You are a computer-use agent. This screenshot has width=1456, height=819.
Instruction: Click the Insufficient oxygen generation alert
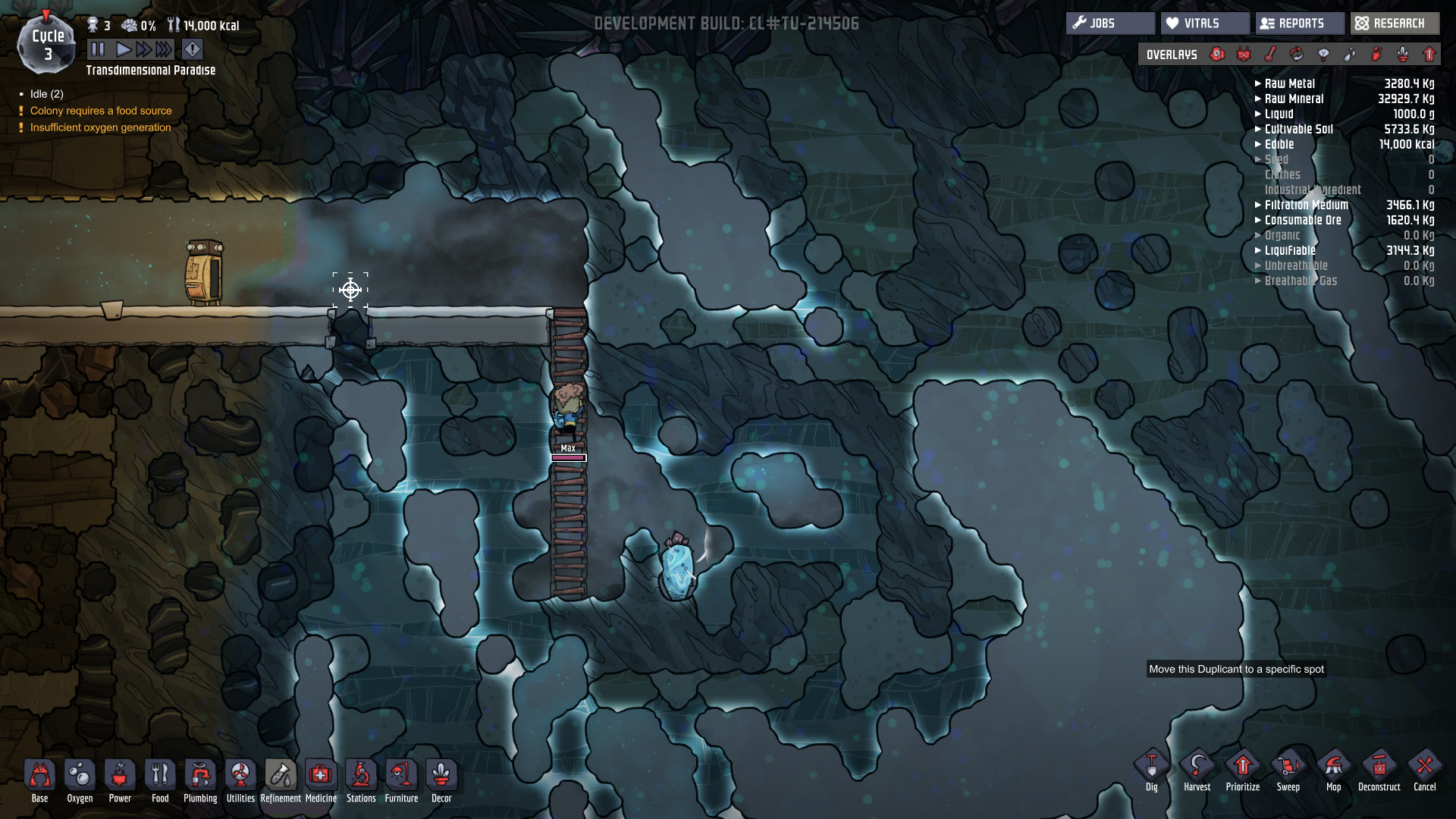[101, 127]
